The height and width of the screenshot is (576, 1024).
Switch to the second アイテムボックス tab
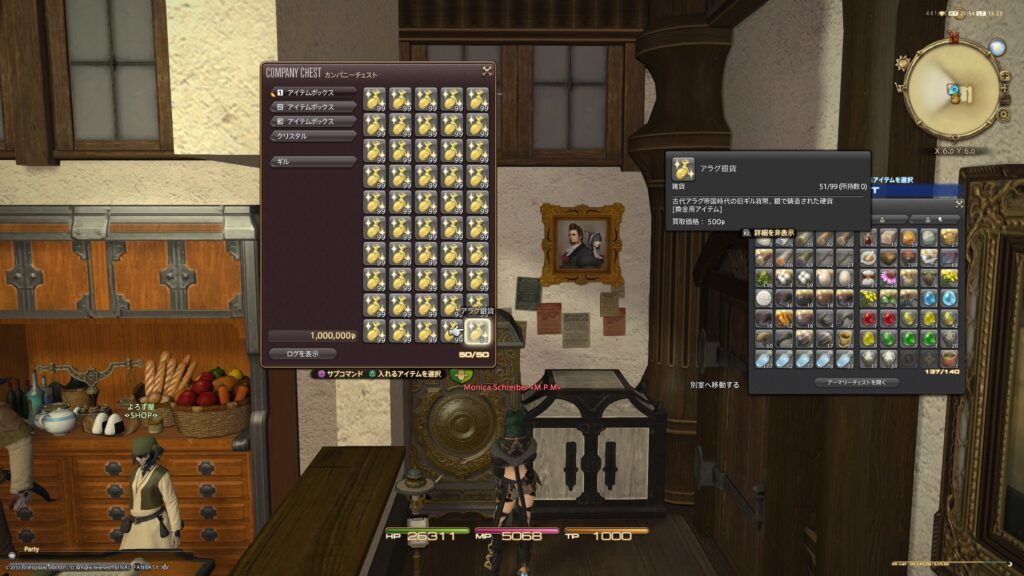(x=313, y=106)
